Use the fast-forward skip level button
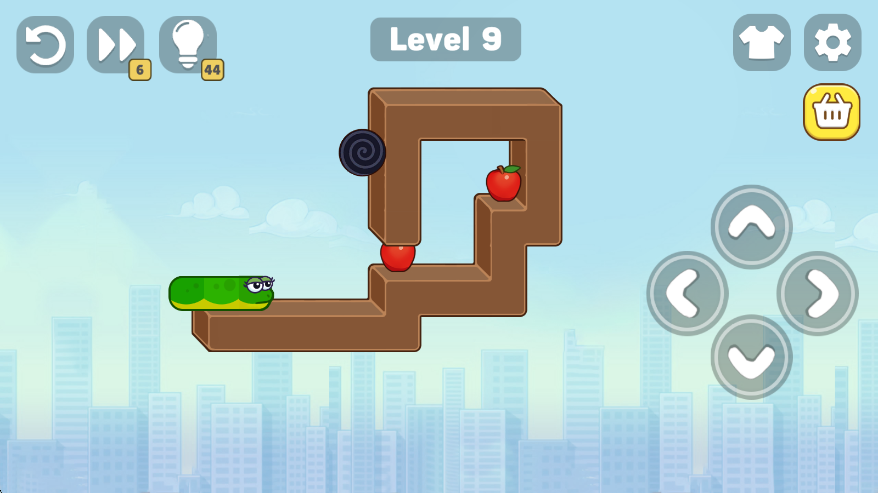Image resolution: width=878 pixels, height=493 pixels. point(115,44)
